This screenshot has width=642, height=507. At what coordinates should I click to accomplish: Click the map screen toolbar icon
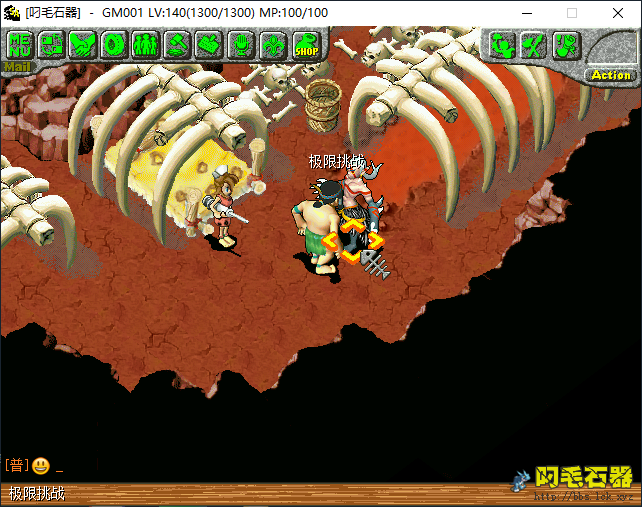coord(51,45)
